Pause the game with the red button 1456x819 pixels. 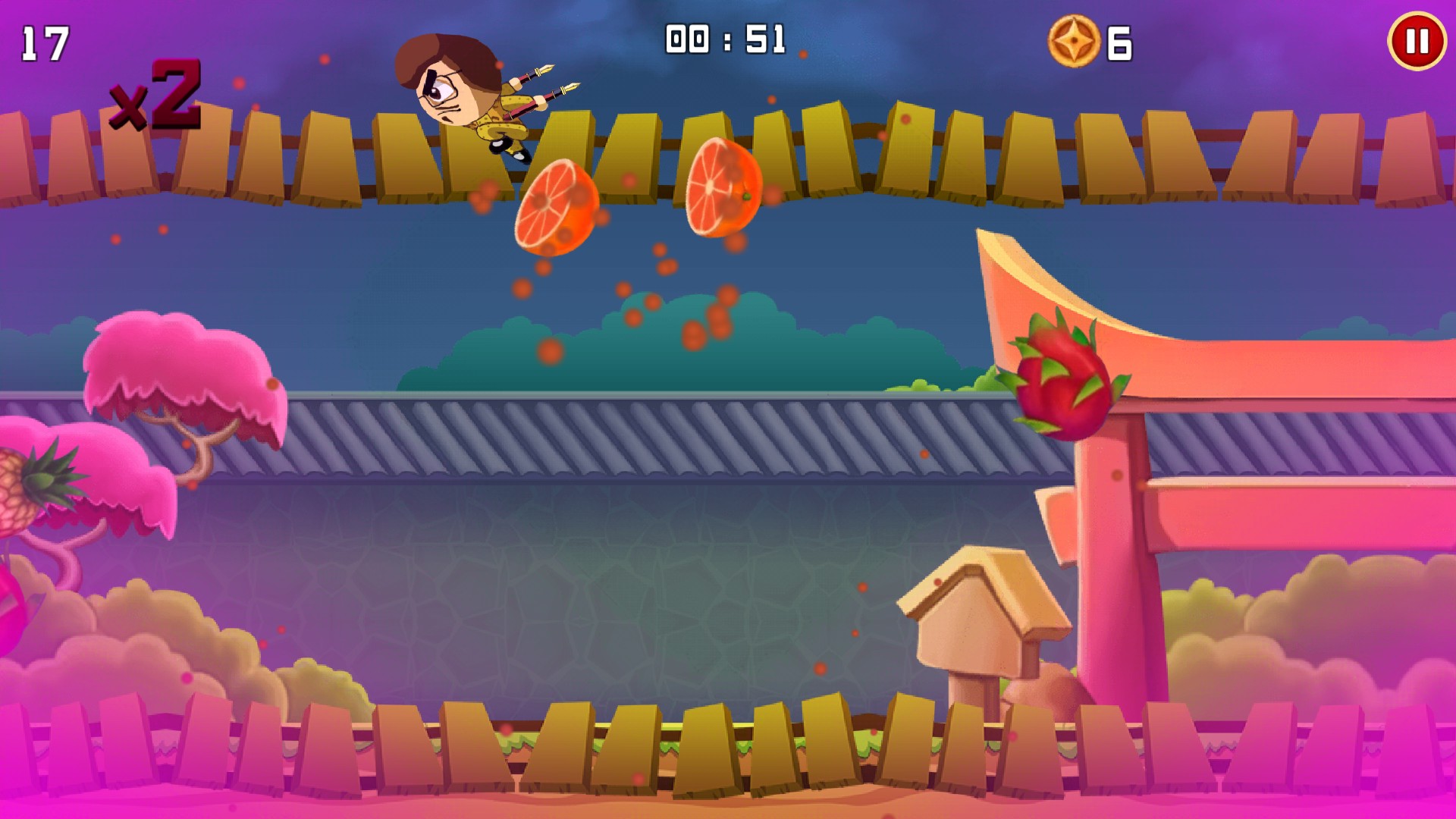pyautogui.click(x=1417, y=42)
